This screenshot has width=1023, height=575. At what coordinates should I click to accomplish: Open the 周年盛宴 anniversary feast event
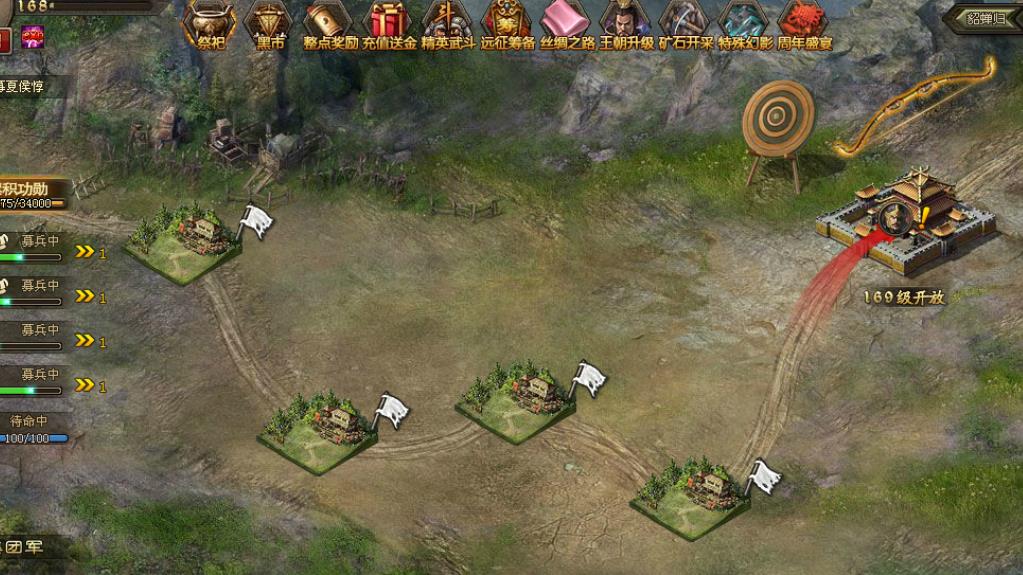pos(804,23)
